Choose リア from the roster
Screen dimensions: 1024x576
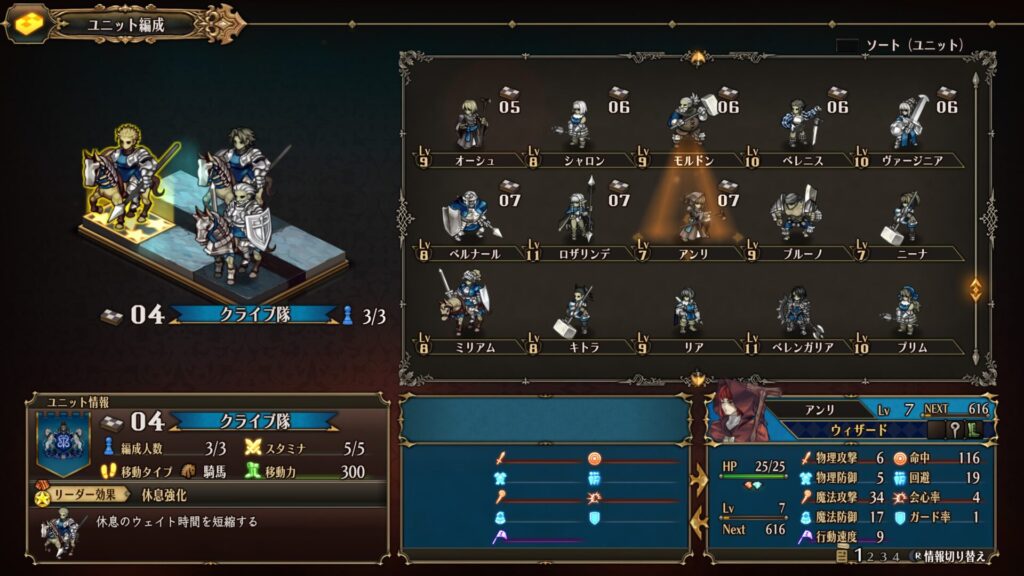coord(688,310)
